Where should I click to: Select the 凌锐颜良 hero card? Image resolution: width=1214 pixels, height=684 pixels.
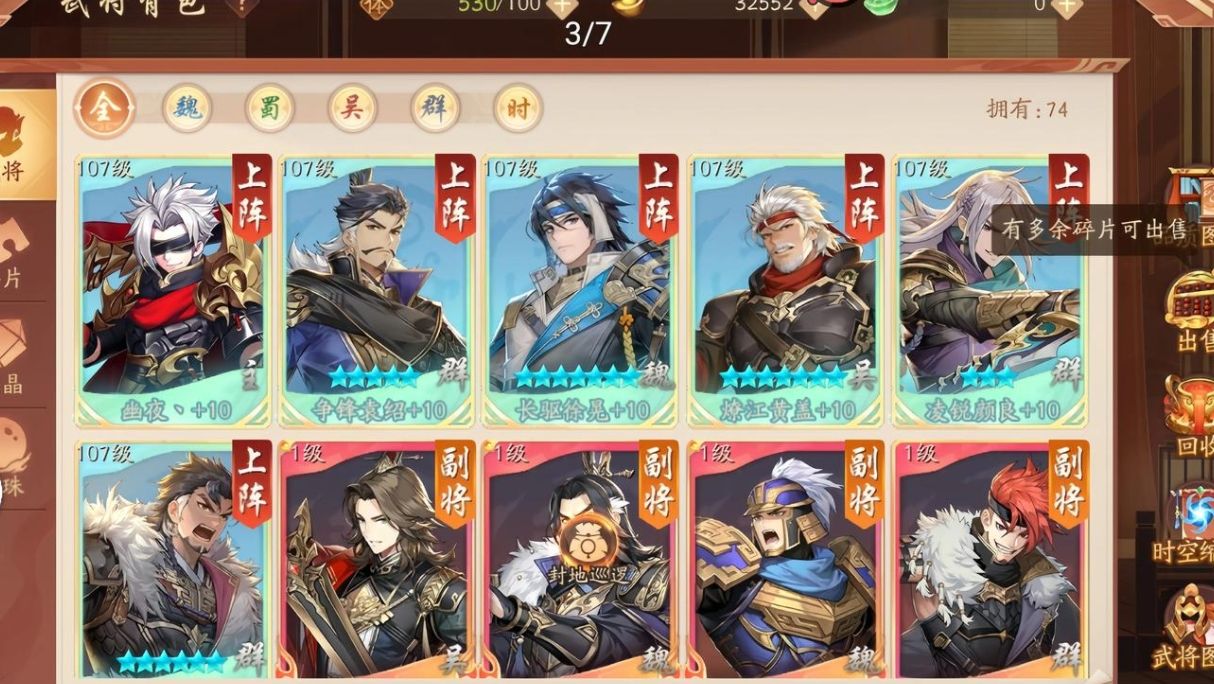coord(988,290)
